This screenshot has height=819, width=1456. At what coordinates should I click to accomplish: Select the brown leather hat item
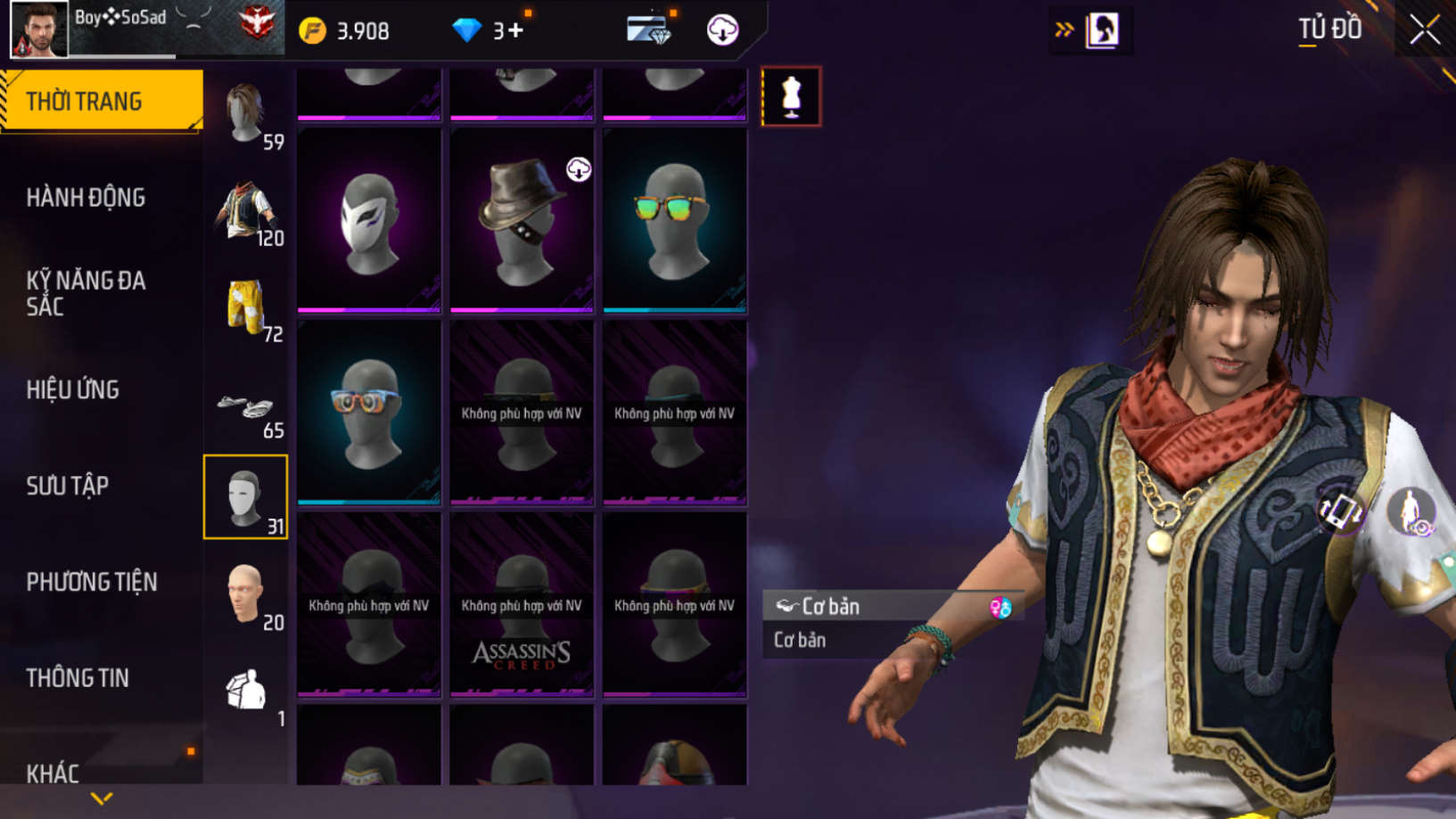pyautogui.click(x=522, y=220)
